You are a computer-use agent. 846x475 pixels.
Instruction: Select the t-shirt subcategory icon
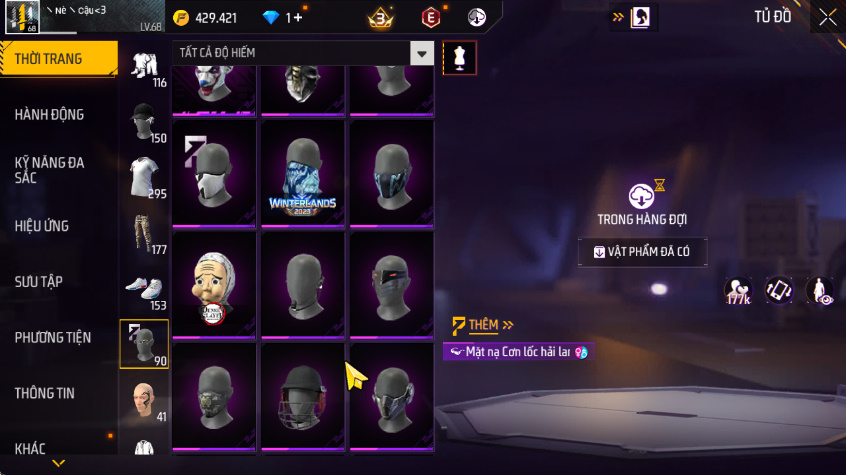coord(143,178)
